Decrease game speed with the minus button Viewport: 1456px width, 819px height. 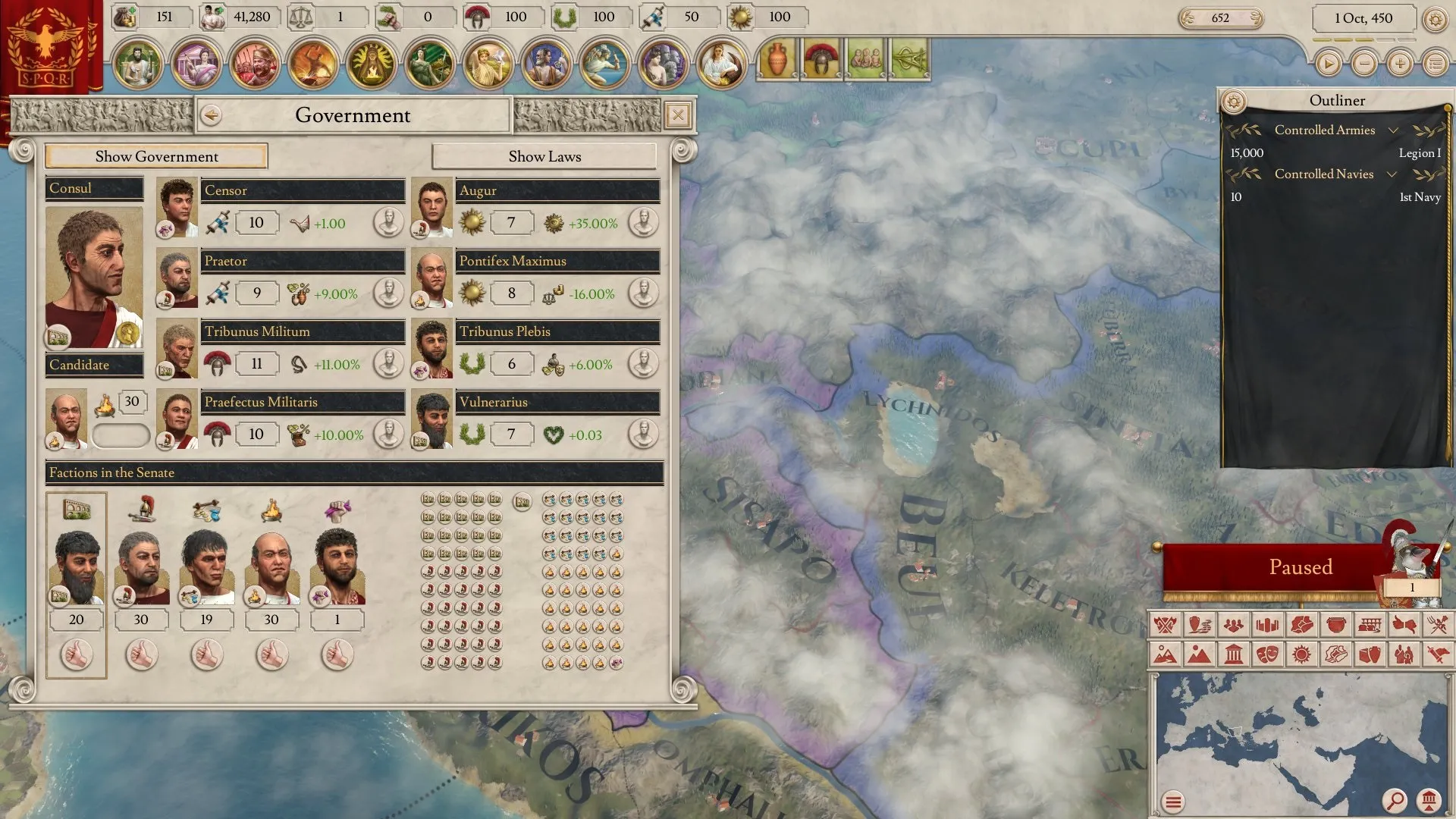[1364, 64]
